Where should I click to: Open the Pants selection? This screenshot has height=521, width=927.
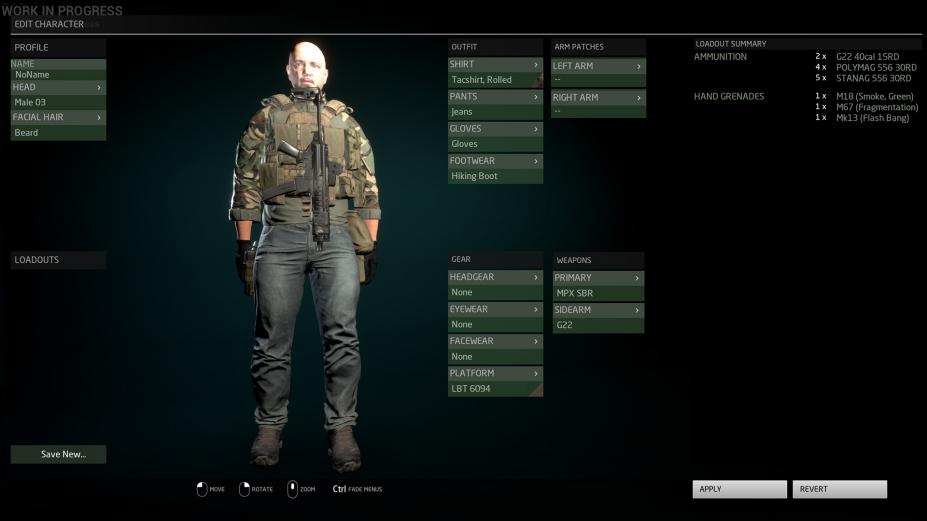tap(495, 97)
